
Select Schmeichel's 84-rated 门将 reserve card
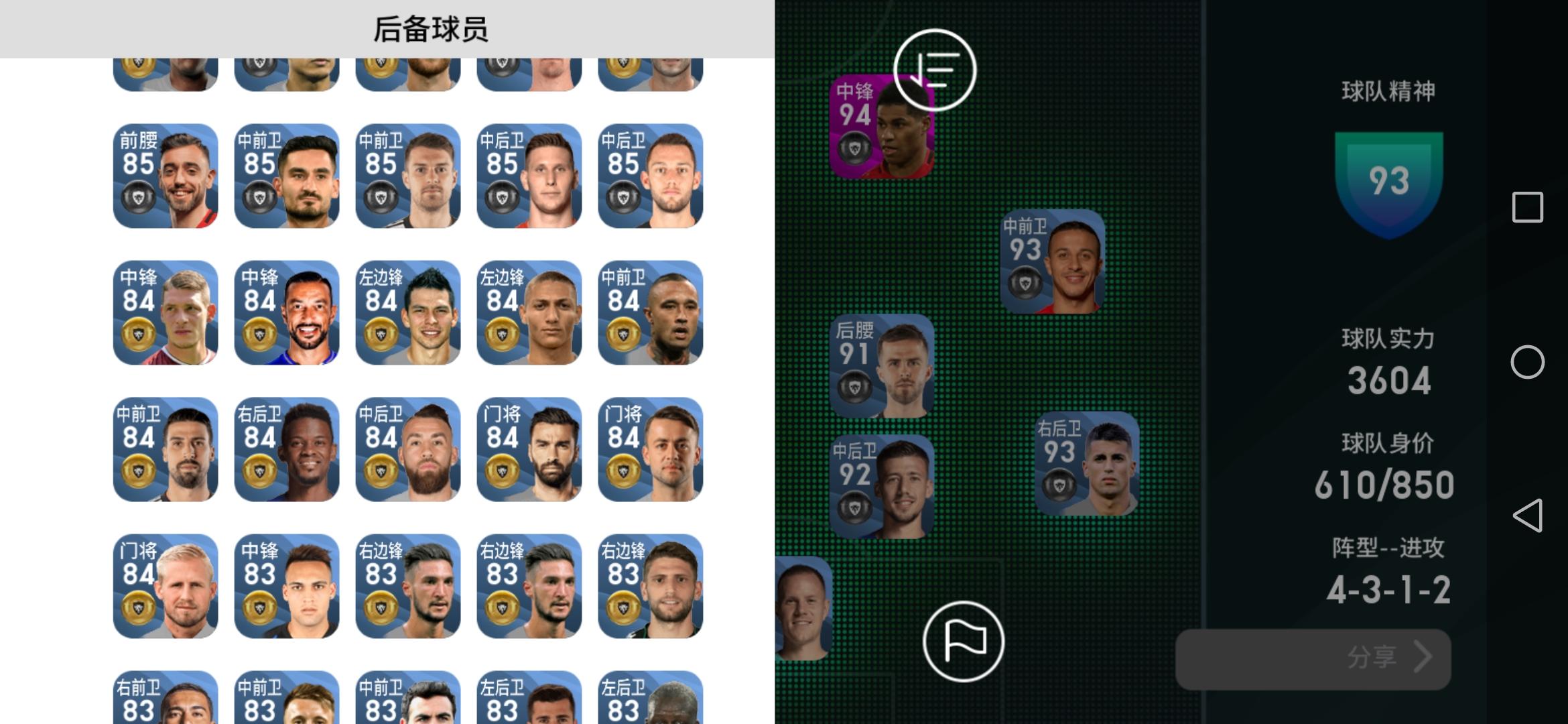point(164,585)
